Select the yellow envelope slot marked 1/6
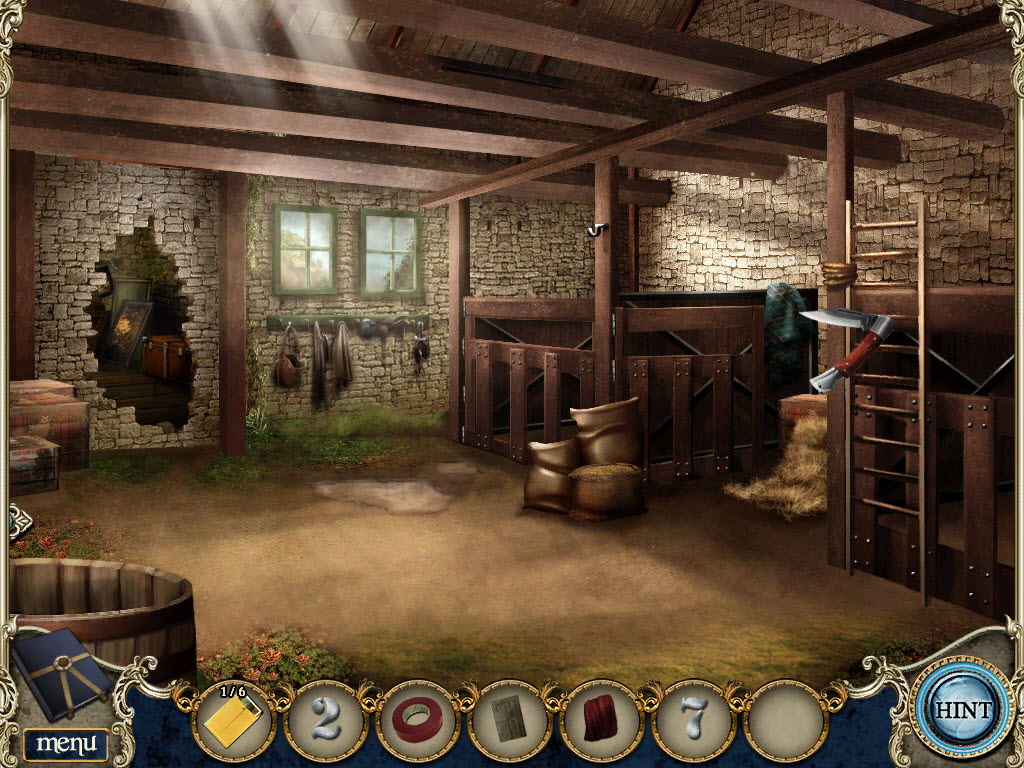Screen dimensions: 1024x768 pos(233,720)
